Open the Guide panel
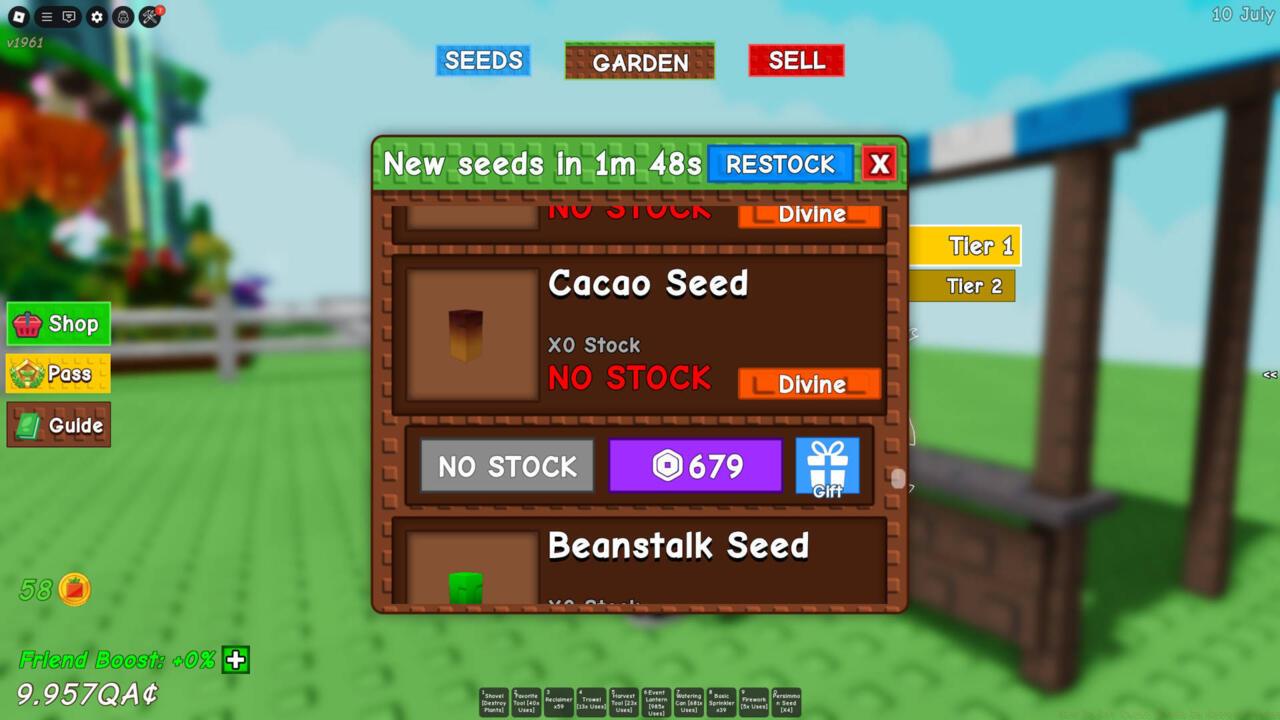The height and width of the screenshot is (720, 1280). click(x=58, y=424)
